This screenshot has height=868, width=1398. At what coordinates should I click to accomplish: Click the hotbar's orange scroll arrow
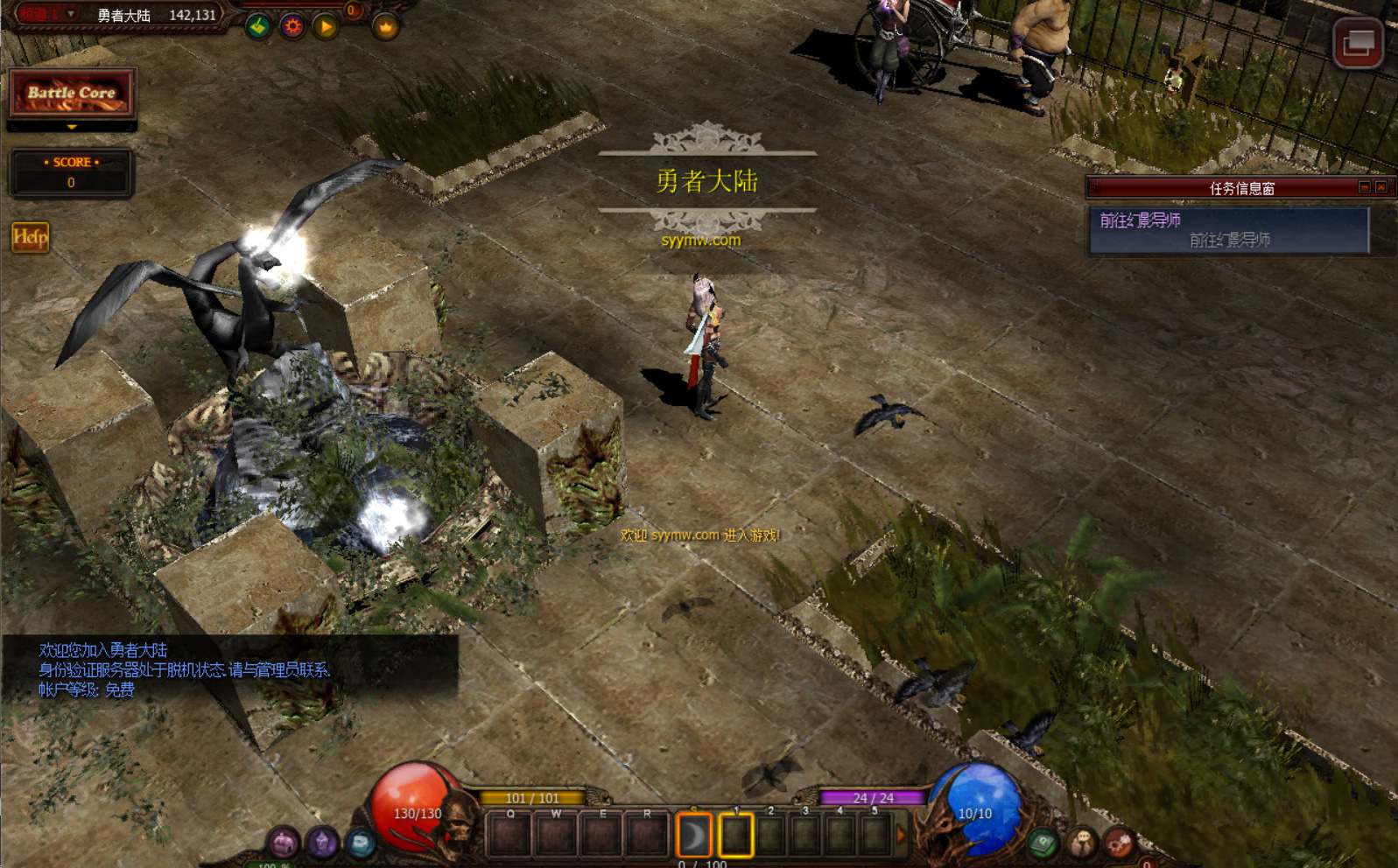901,836
